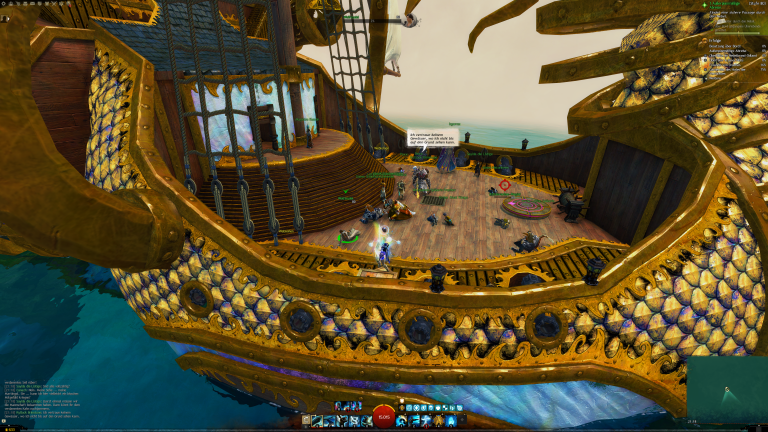Image resolution: width=768 pixels, height=432 pixels.
Task: Open the minimap in the corner
Action: tap(727, 388)
